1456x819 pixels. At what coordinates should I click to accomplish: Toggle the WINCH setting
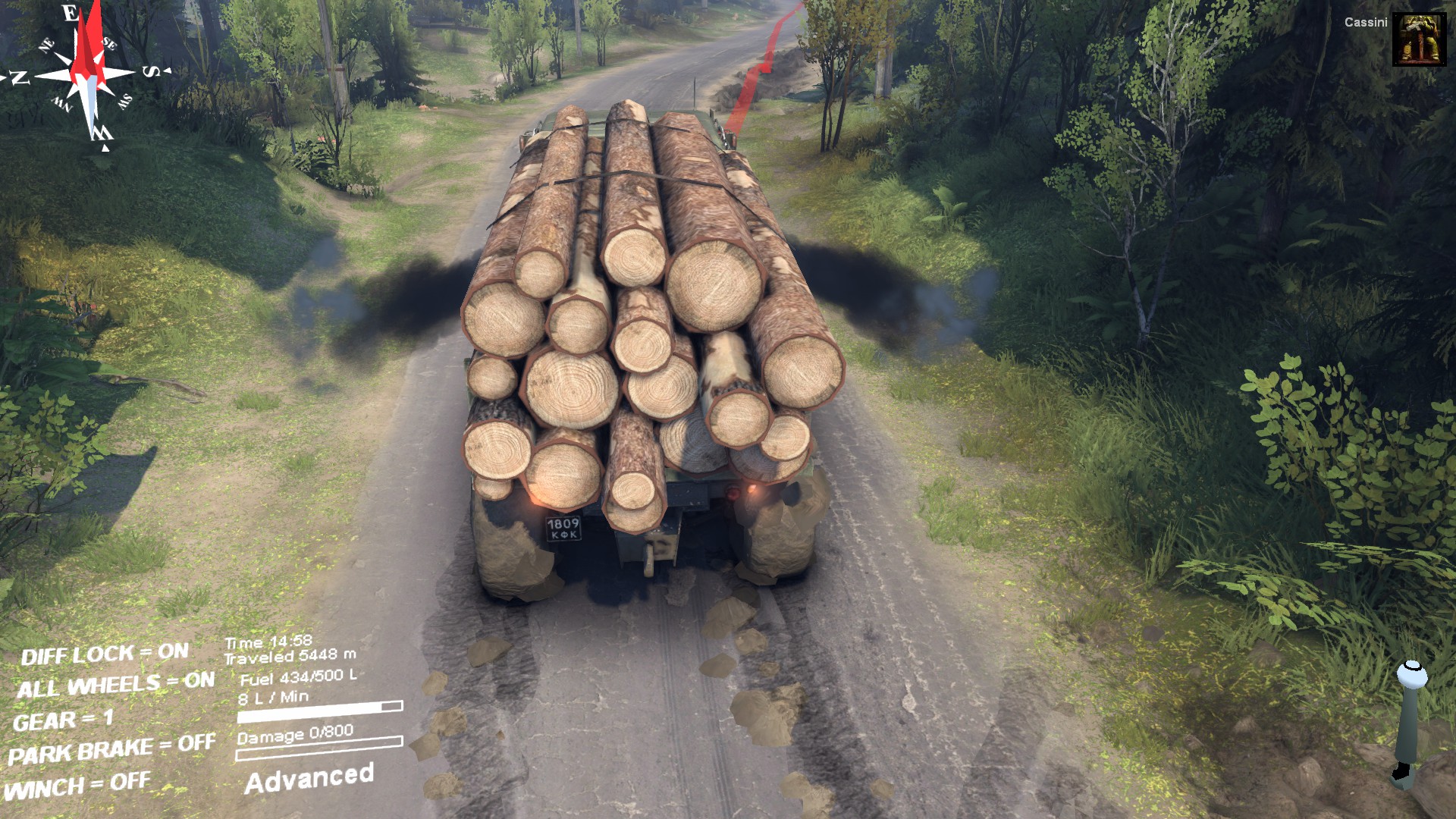click(77, 786)
